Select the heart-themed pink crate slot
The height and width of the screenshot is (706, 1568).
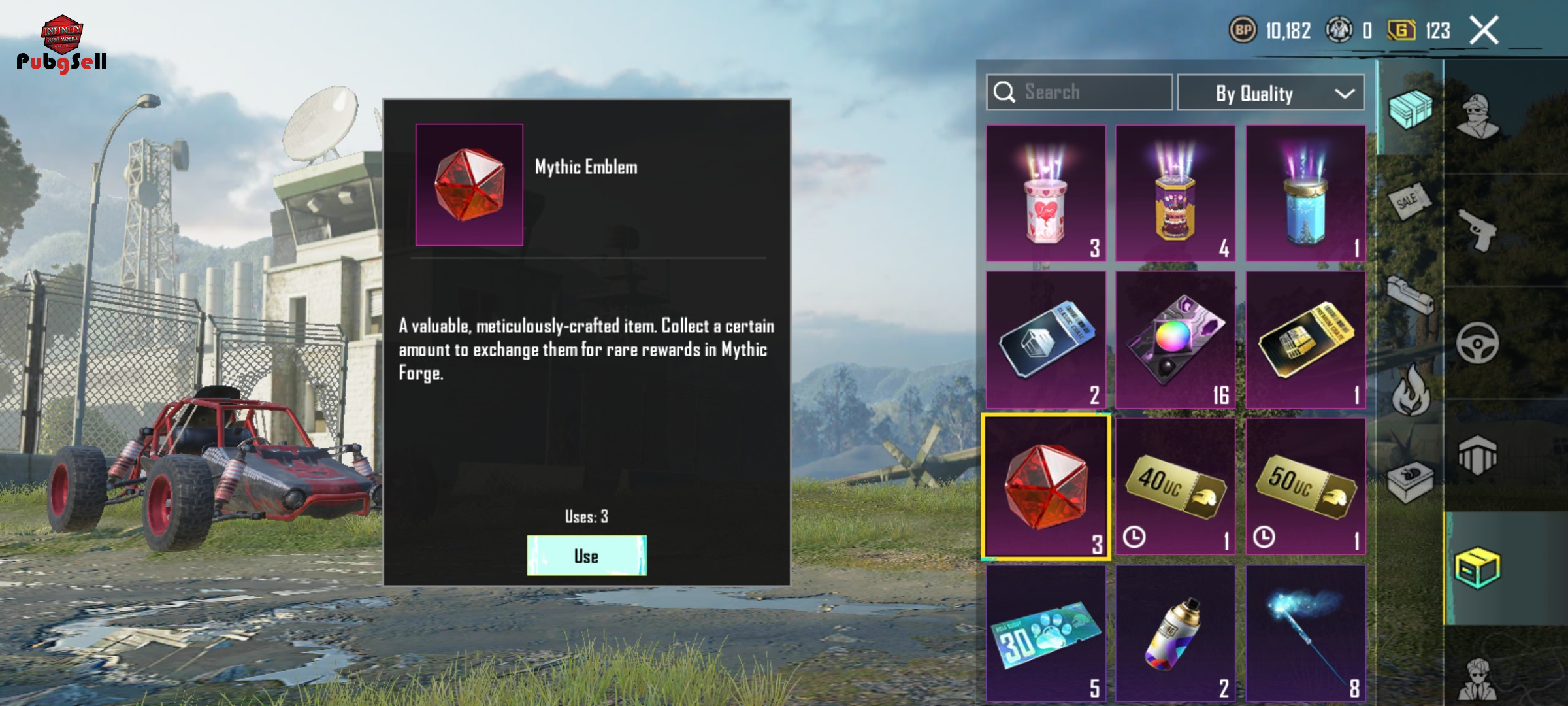[x=1045, y=193]
